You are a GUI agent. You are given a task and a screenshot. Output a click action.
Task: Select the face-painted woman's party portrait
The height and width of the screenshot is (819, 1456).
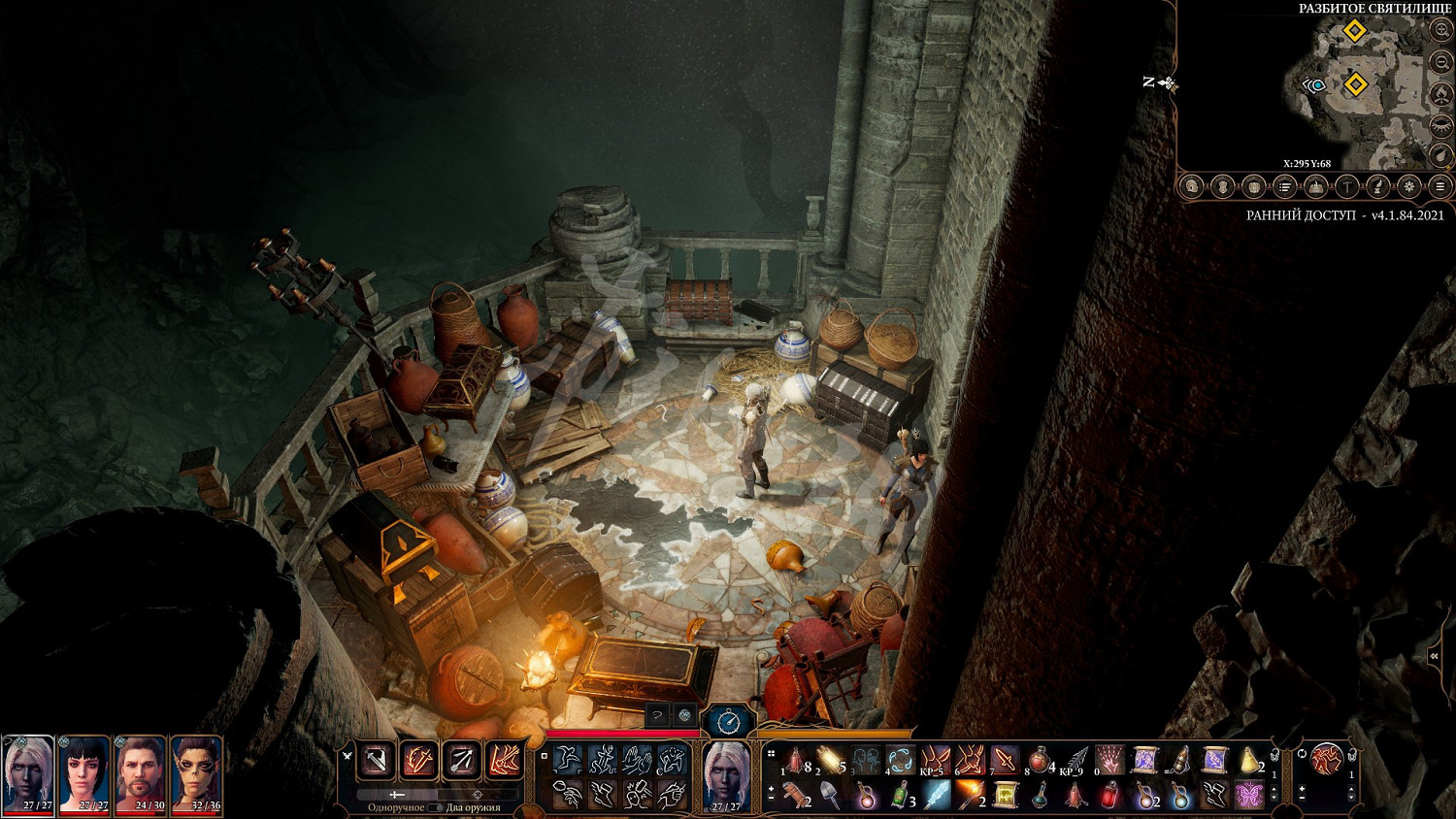point(197,772)
